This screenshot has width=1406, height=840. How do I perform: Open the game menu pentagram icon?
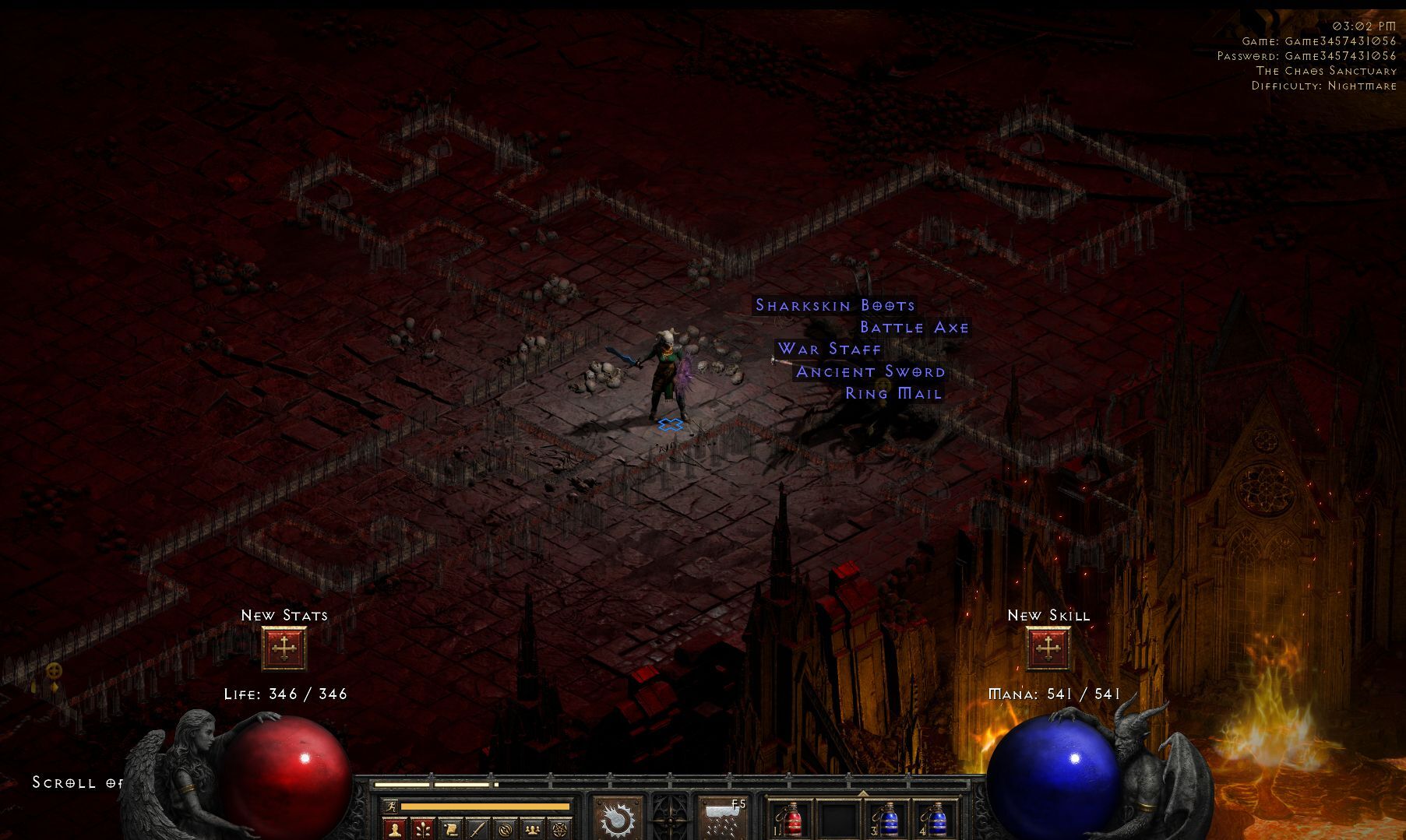tap(559, 829)
